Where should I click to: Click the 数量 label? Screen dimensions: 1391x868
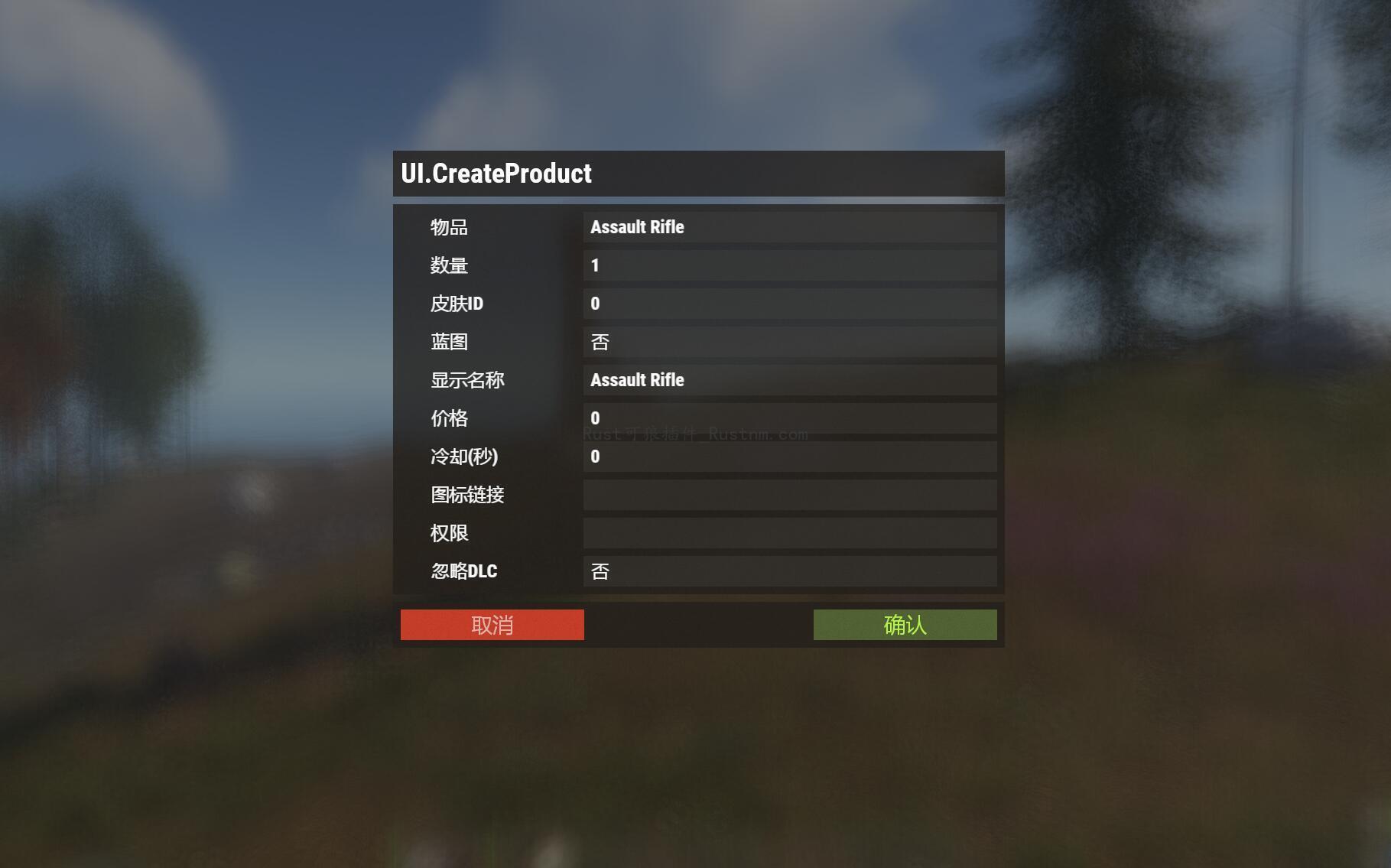point(450,265)
